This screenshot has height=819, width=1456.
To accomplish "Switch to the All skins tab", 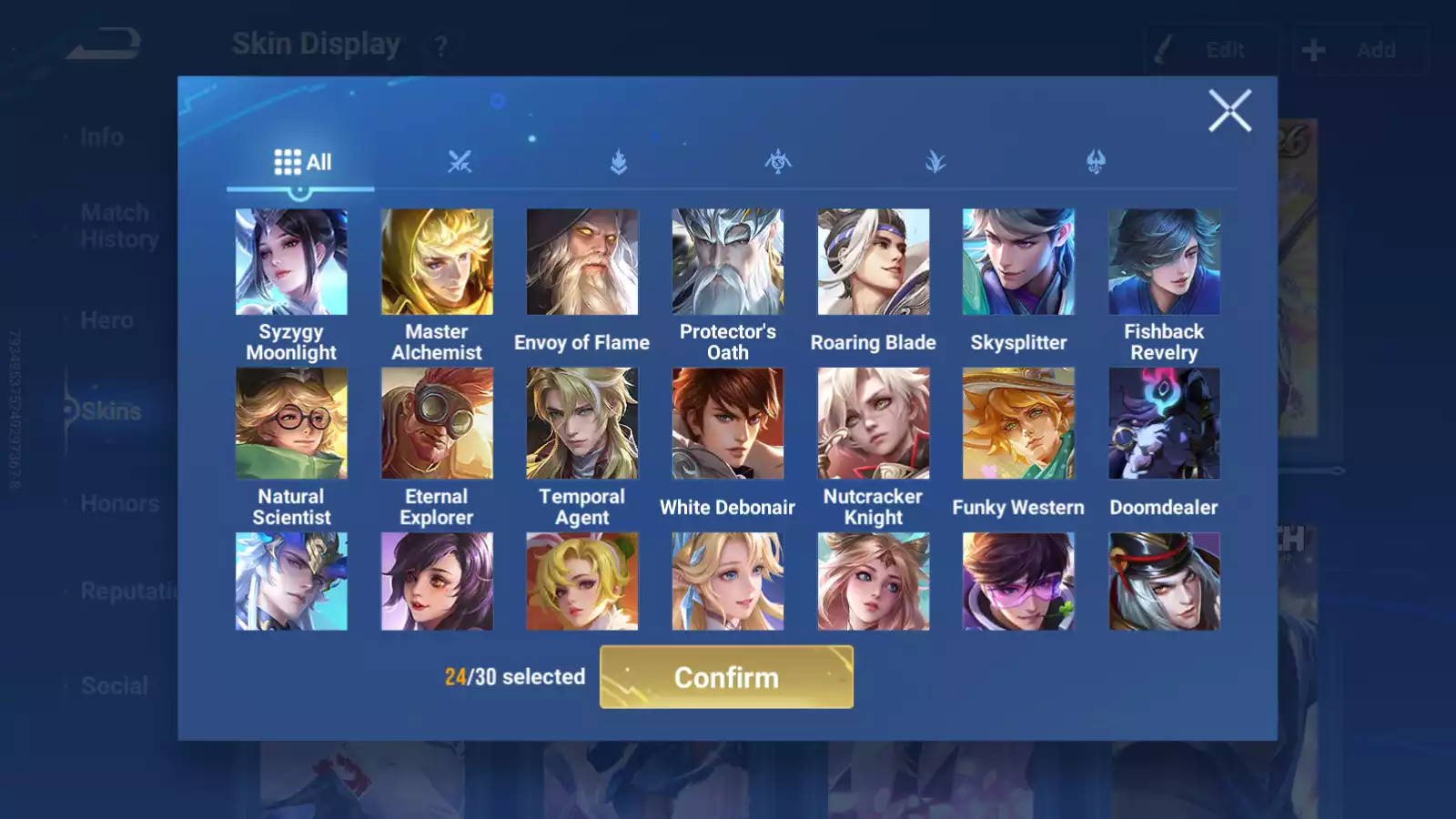I will coord(302,162).
